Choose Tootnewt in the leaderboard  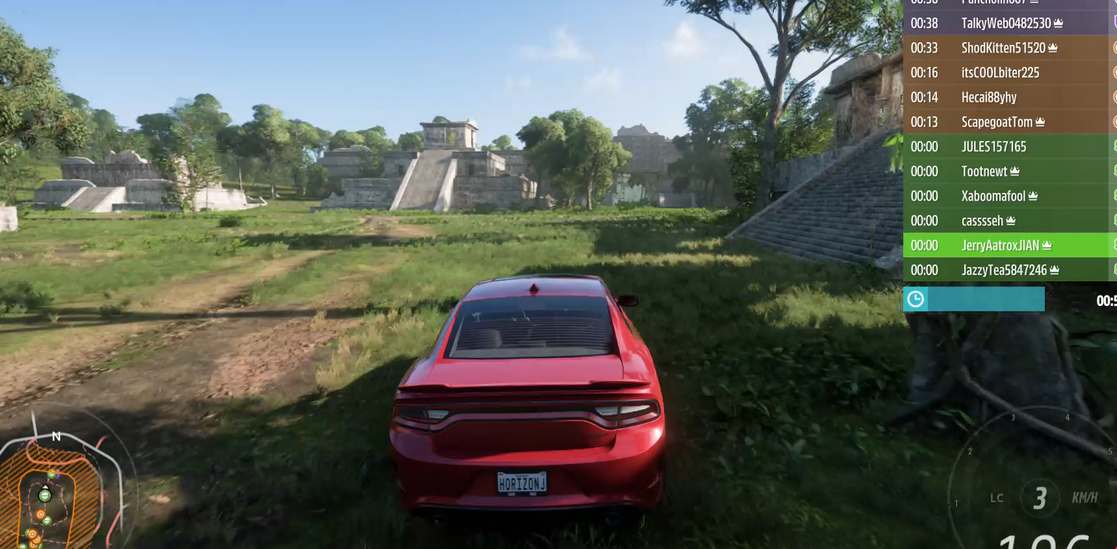(x=991, y=171)
